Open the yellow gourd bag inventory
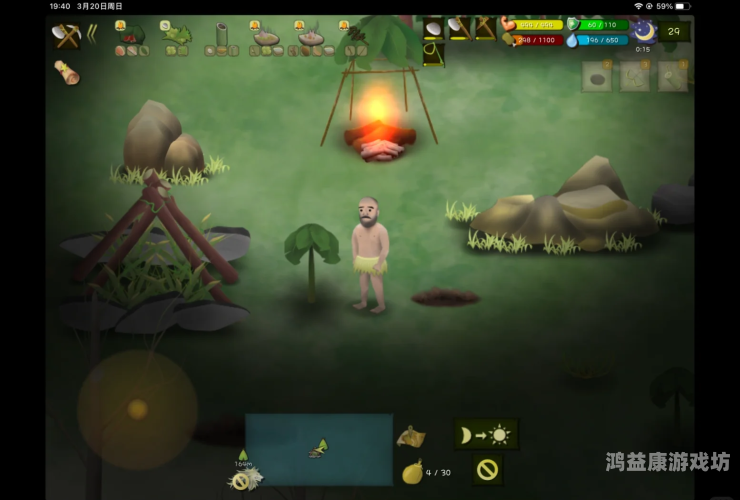The width and height of the screenshot is (740, 500). coord(411,472)
